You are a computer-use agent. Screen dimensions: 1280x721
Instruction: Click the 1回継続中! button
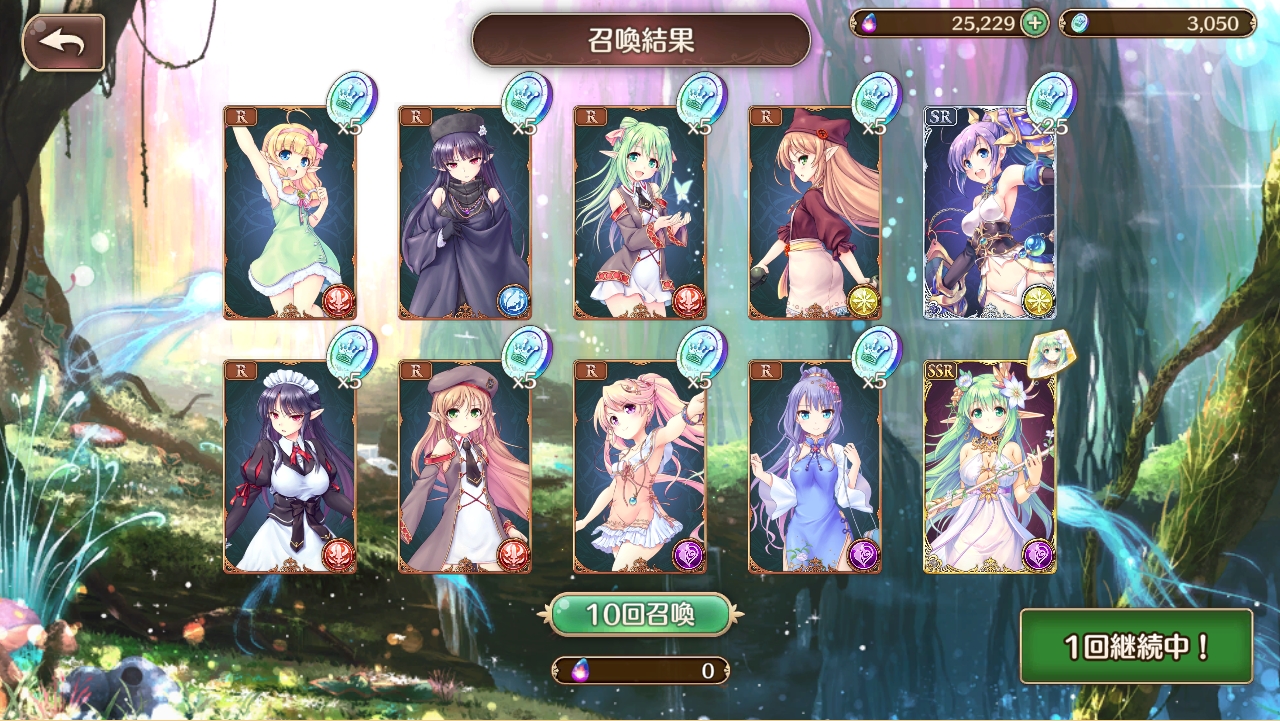1136,646
